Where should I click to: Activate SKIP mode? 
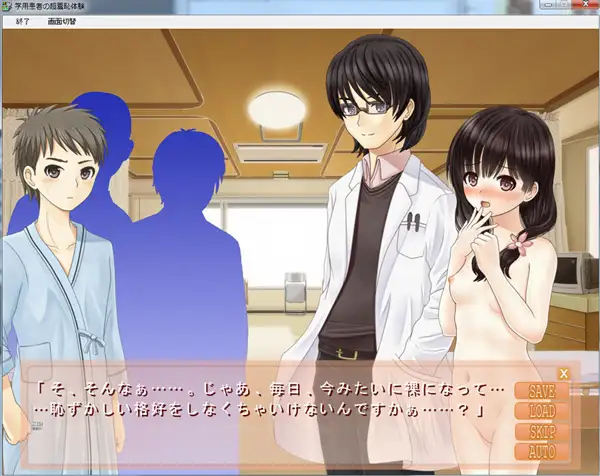tap(541, 432)
